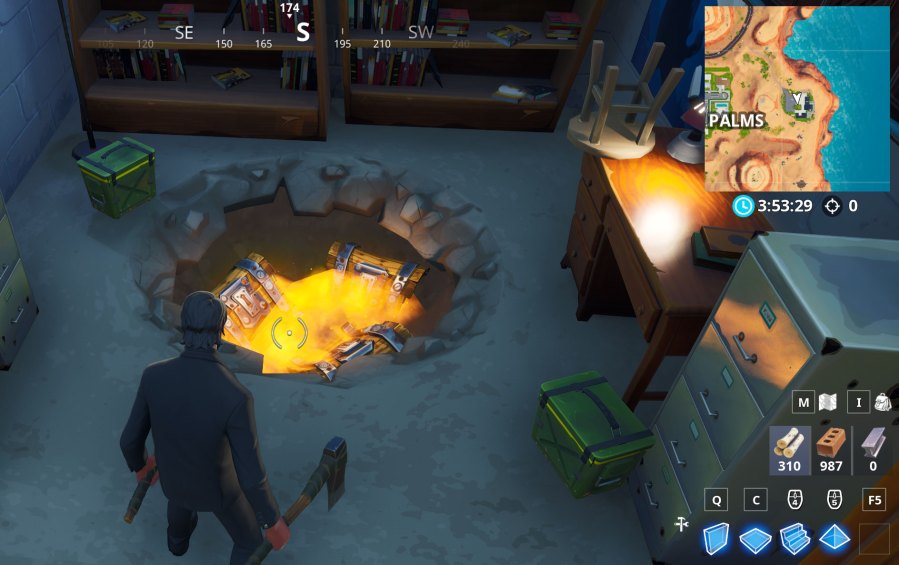
Task: Select the brick building material
Action: (x=831, y=450)
